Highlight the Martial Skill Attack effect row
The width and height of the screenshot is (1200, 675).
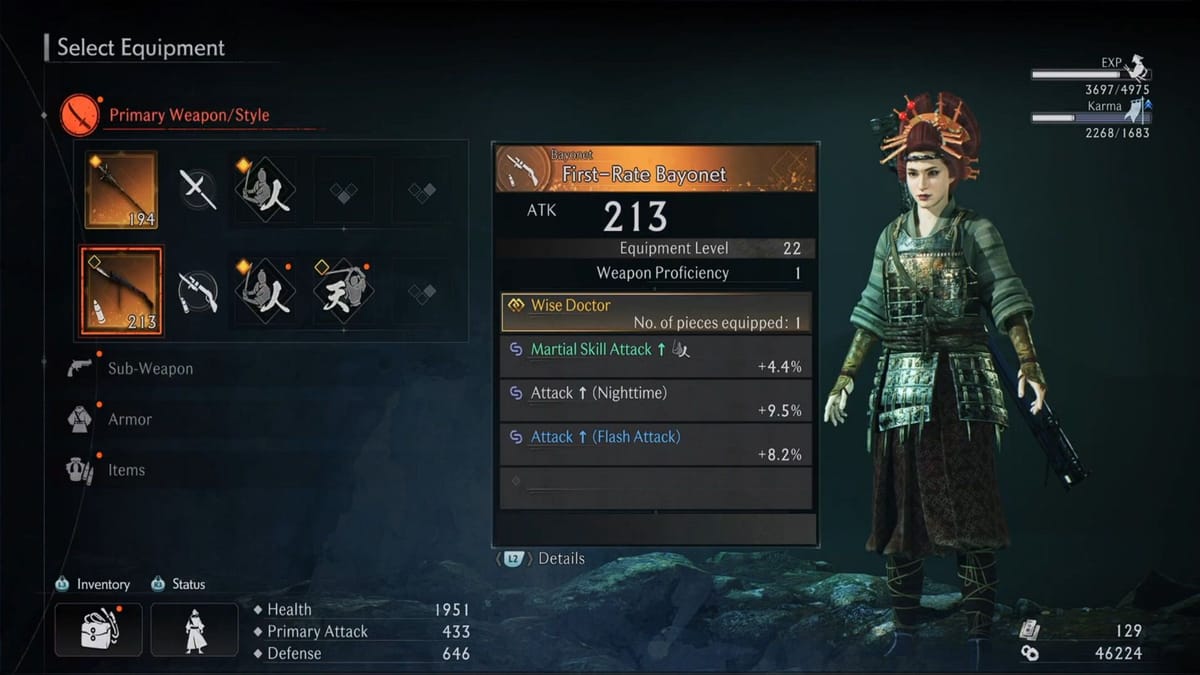[x=656, y=357]
